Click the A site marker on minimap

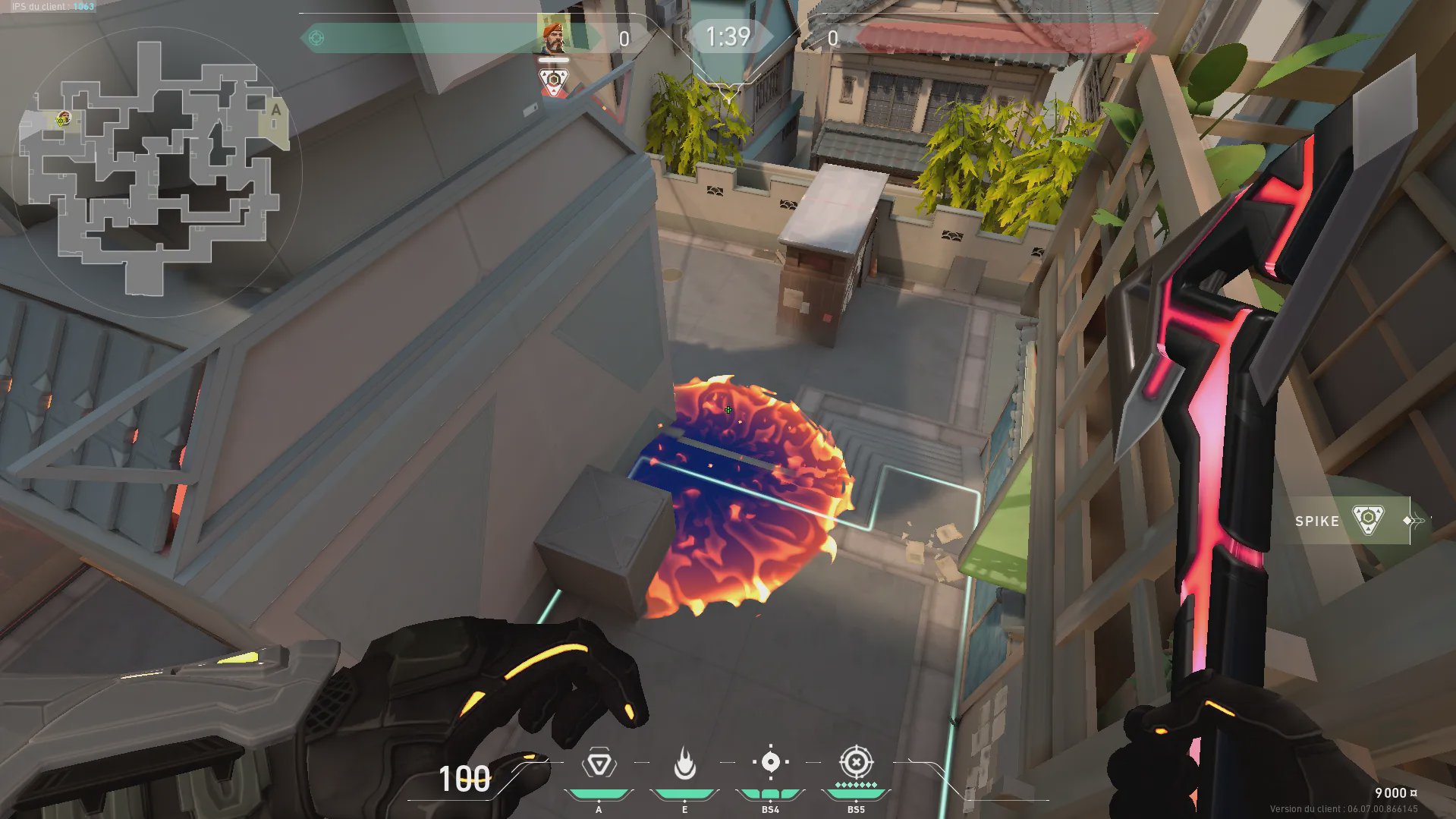276,110
